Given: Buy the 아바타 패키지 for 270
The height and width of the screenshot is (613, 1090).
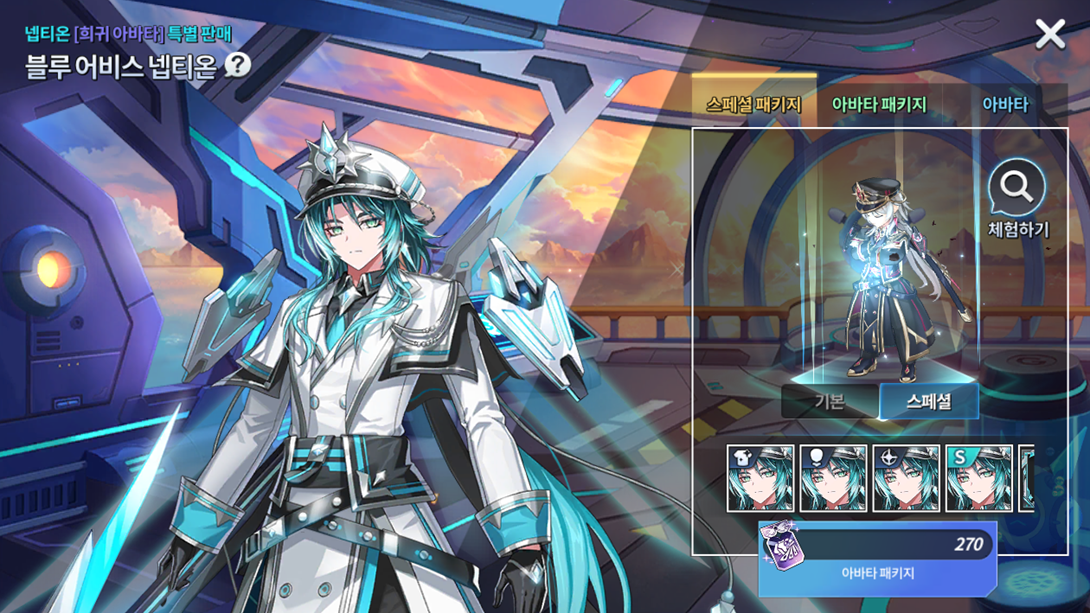Looking at the screenshot, I should tap(877, 558).
